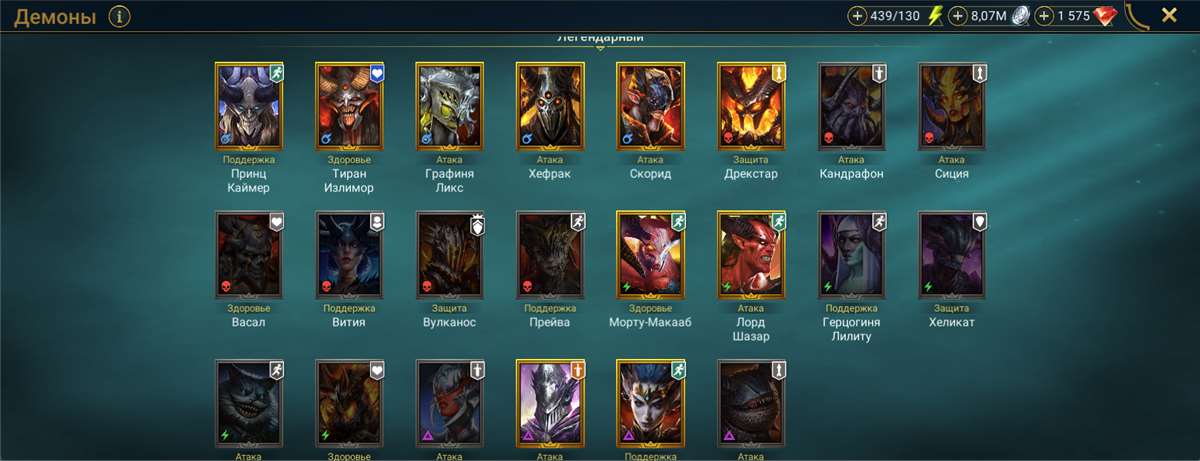The image size is (1200, 461).
Task: Buy gems with the plus button
Action: click(x=1045, y=16)
